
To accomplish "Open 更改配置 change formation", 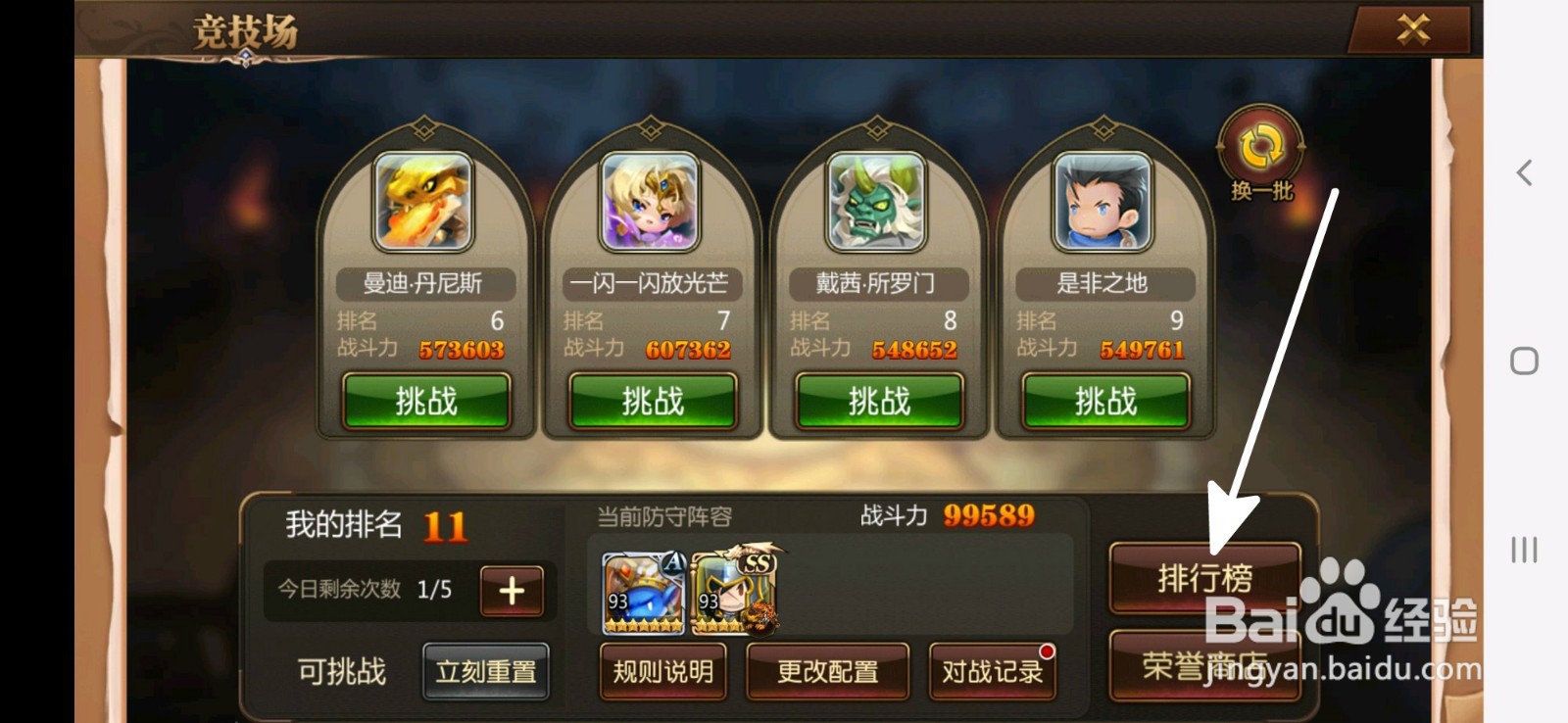I will tap(827, 672).
